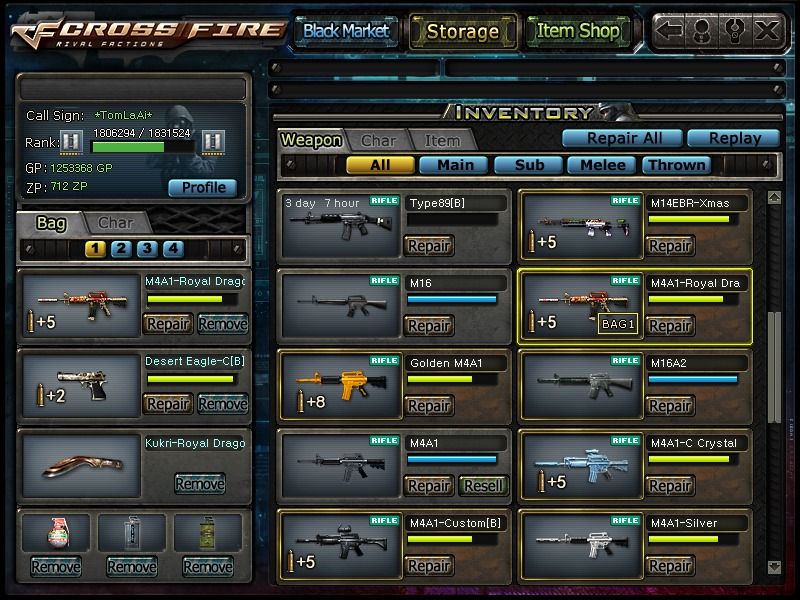Close the Storage window

point(767,30)
